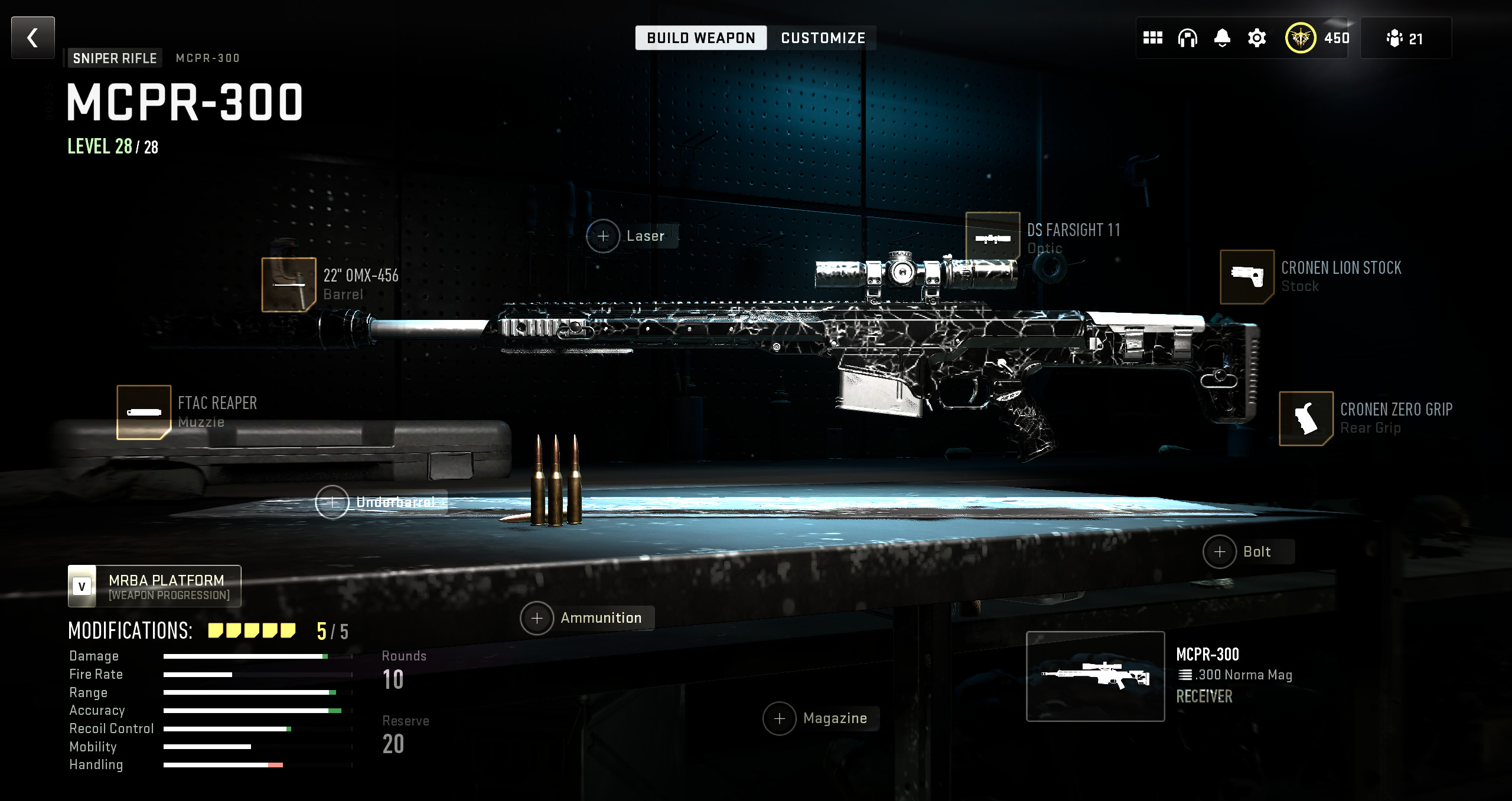
Task: Switch to the Customize tab
Action: (x=823, y=38)
